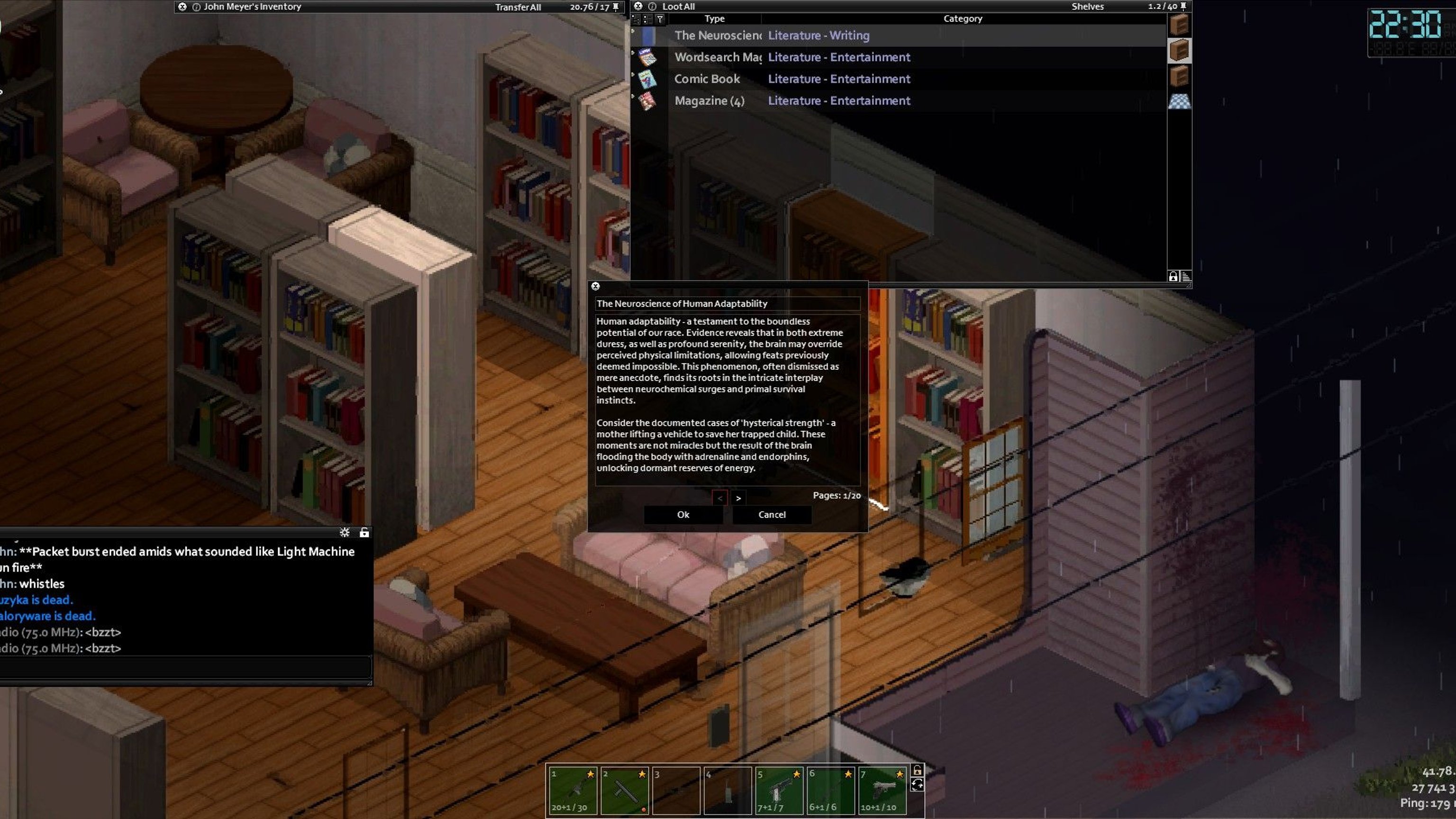Cancel the Neuroscience book dialog
This screenshot has height=819, width=1456.
click(x=772, y=514)
